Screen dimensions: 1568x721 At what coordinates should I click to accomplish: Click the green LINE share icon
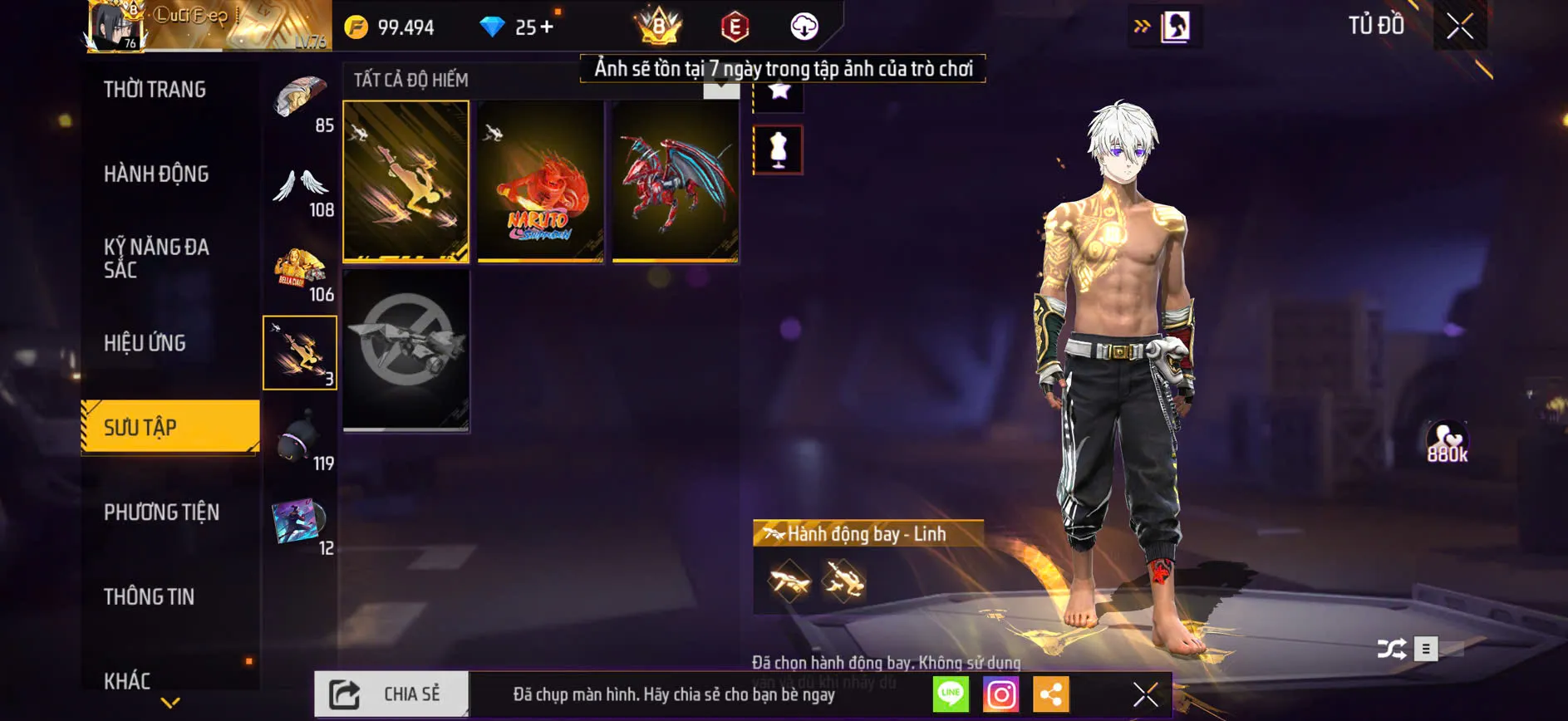point(950,694)
